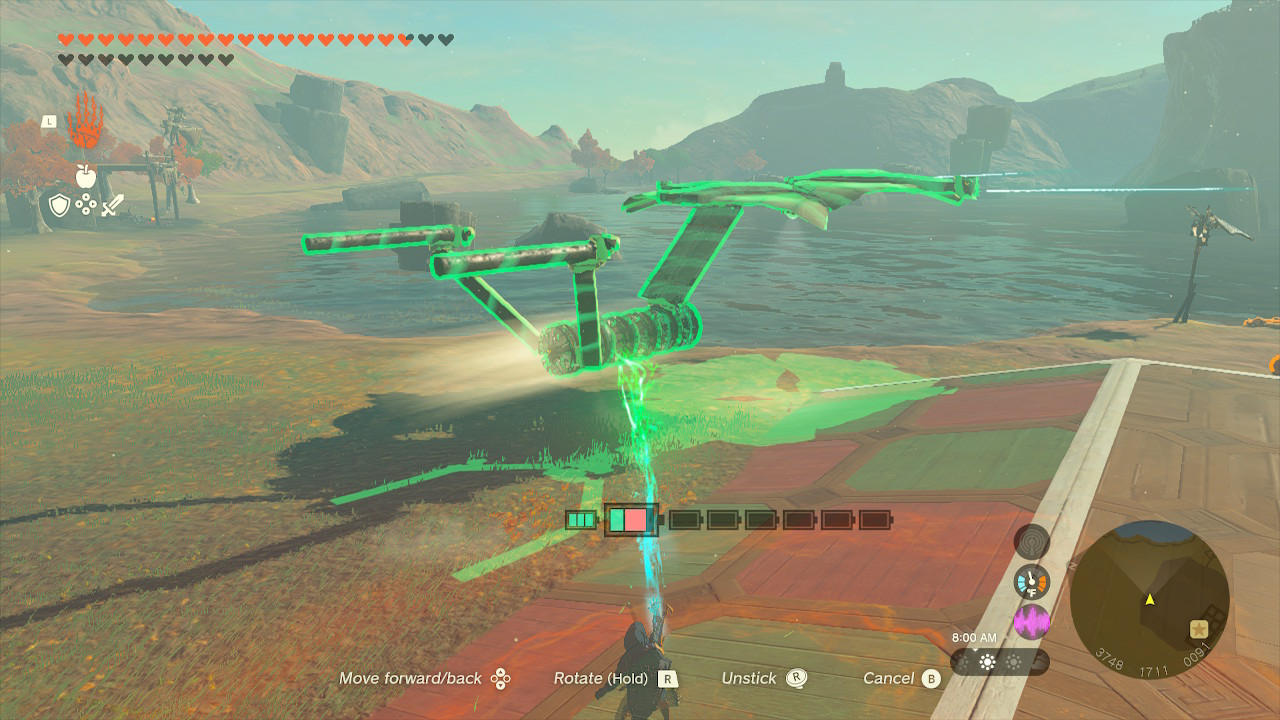Image resolution: width=1280 pixels, height=720 pixels.
Task: Click the apple item icon
Action: pyautogui.click(x=85, y=176)
